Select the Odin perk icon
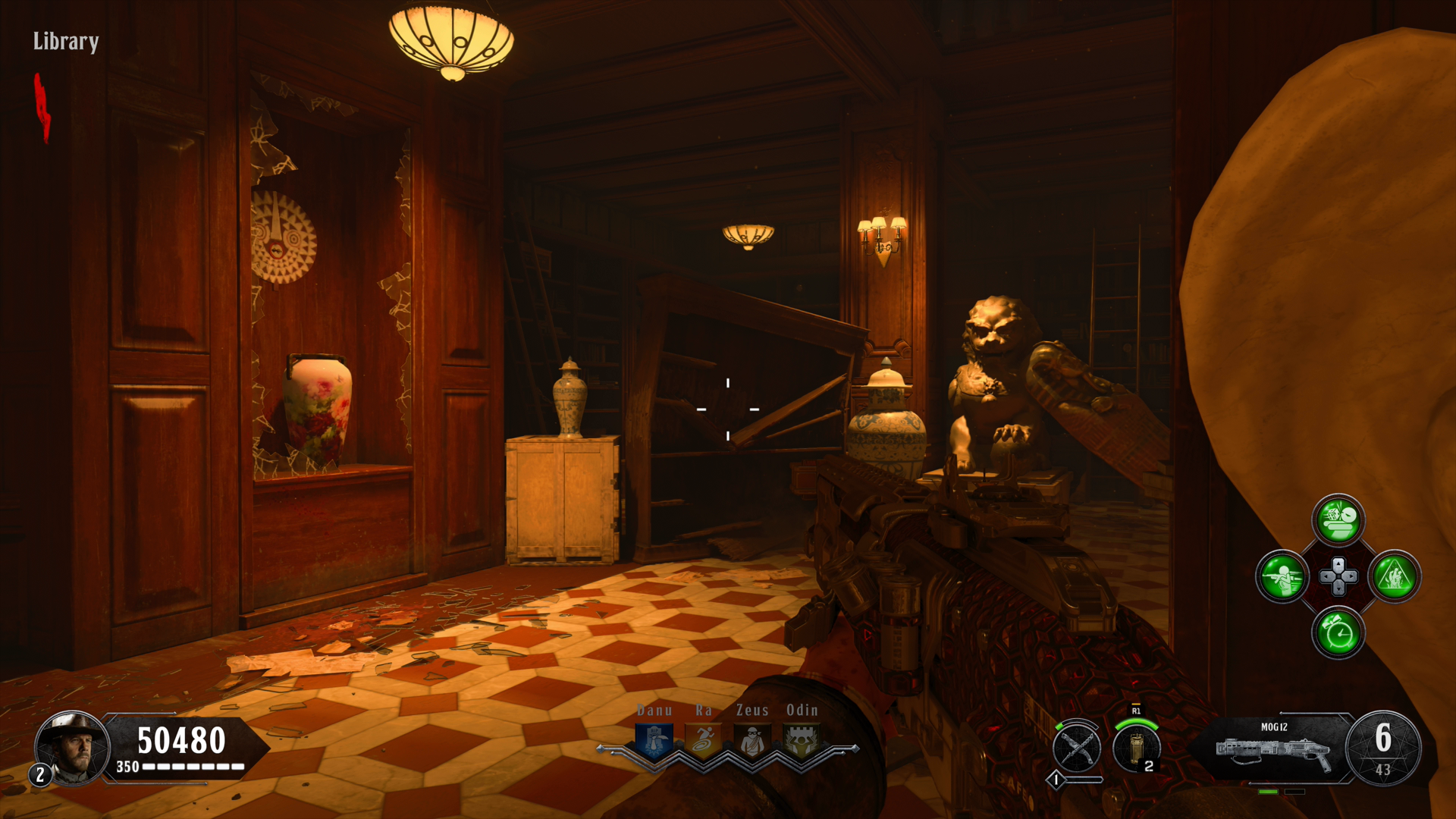Image resolution: width=1456 pixels, height=819 pixels. click(802, 740)
